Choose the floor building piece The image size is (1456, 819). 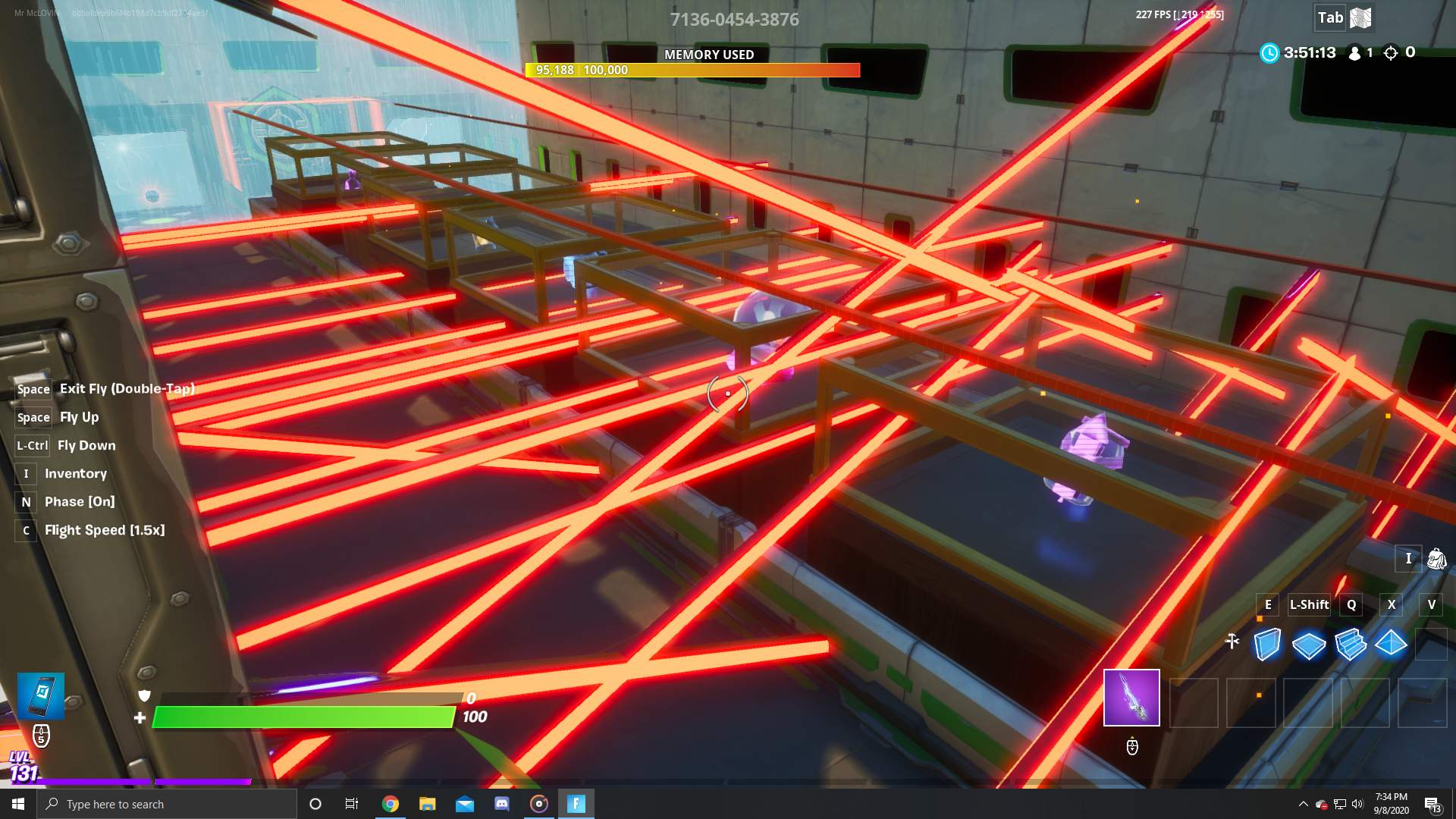[x=1309, y=645]
